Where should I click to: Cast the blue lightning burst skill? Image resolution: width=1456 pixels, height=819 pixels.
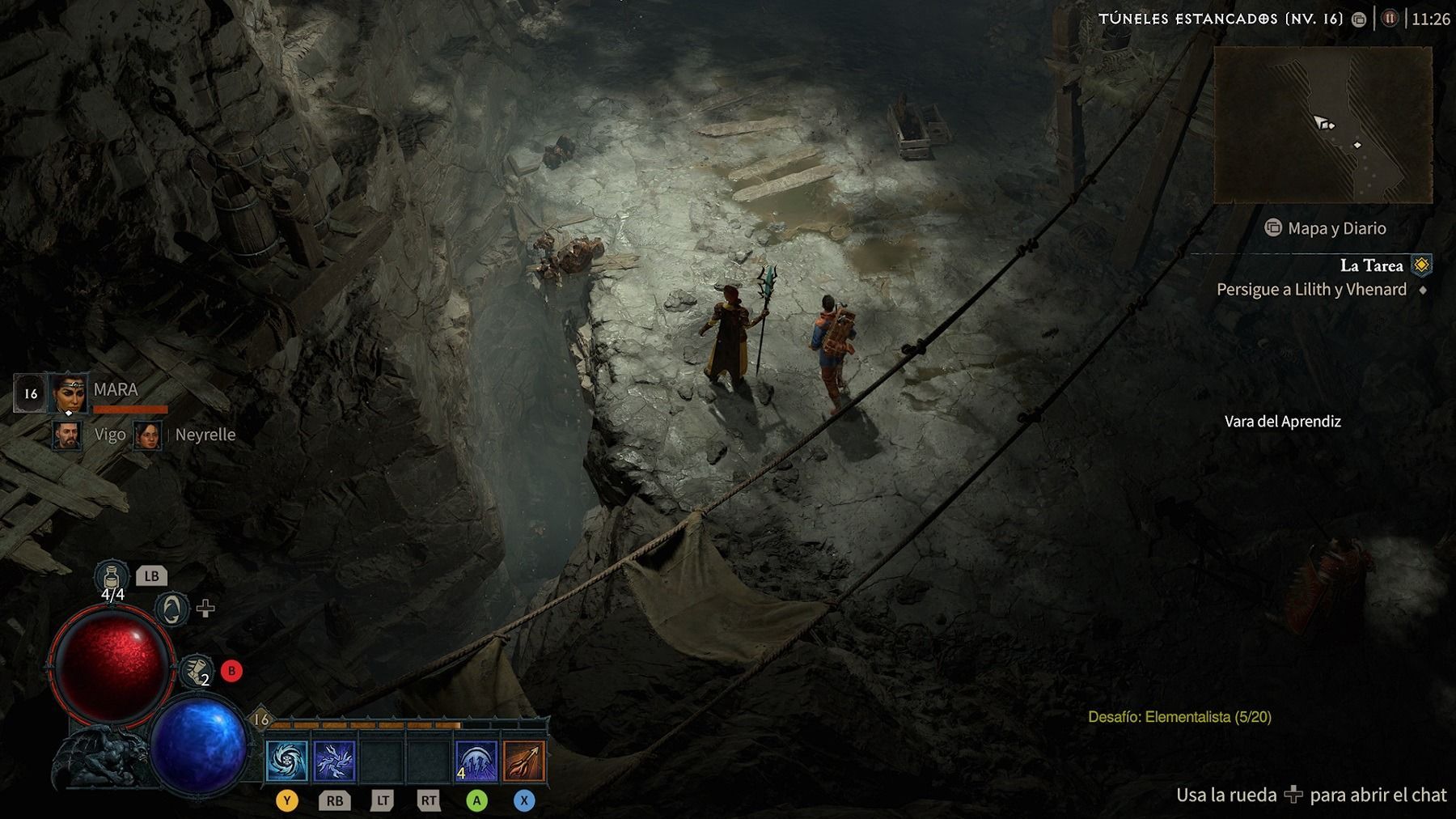(334, 762)
